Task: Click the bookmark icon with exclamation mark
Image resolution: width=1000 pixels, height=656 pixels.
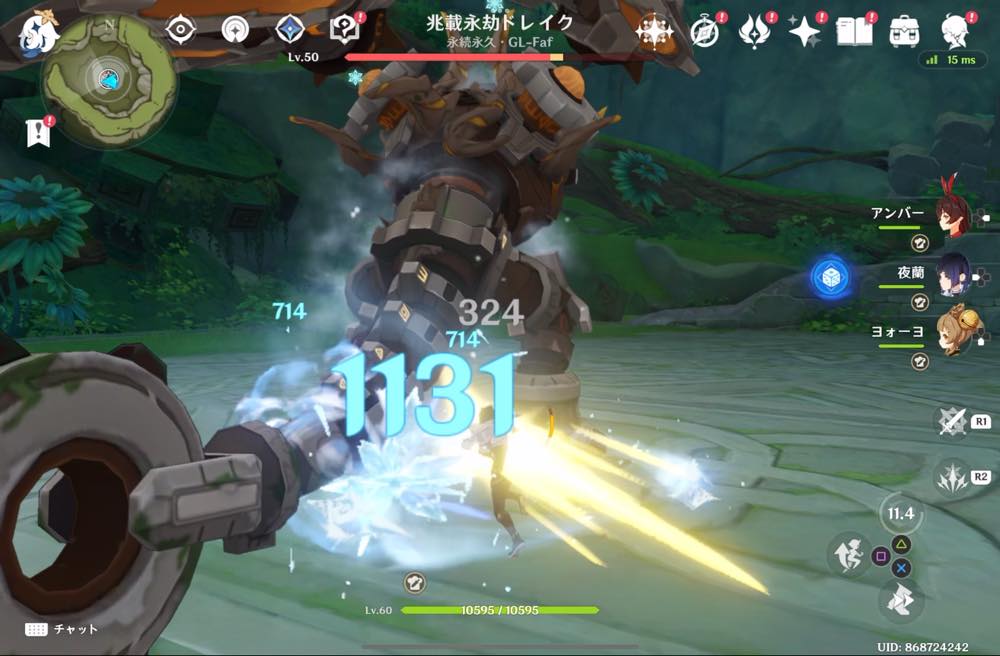Action: (x=36, y=132)
